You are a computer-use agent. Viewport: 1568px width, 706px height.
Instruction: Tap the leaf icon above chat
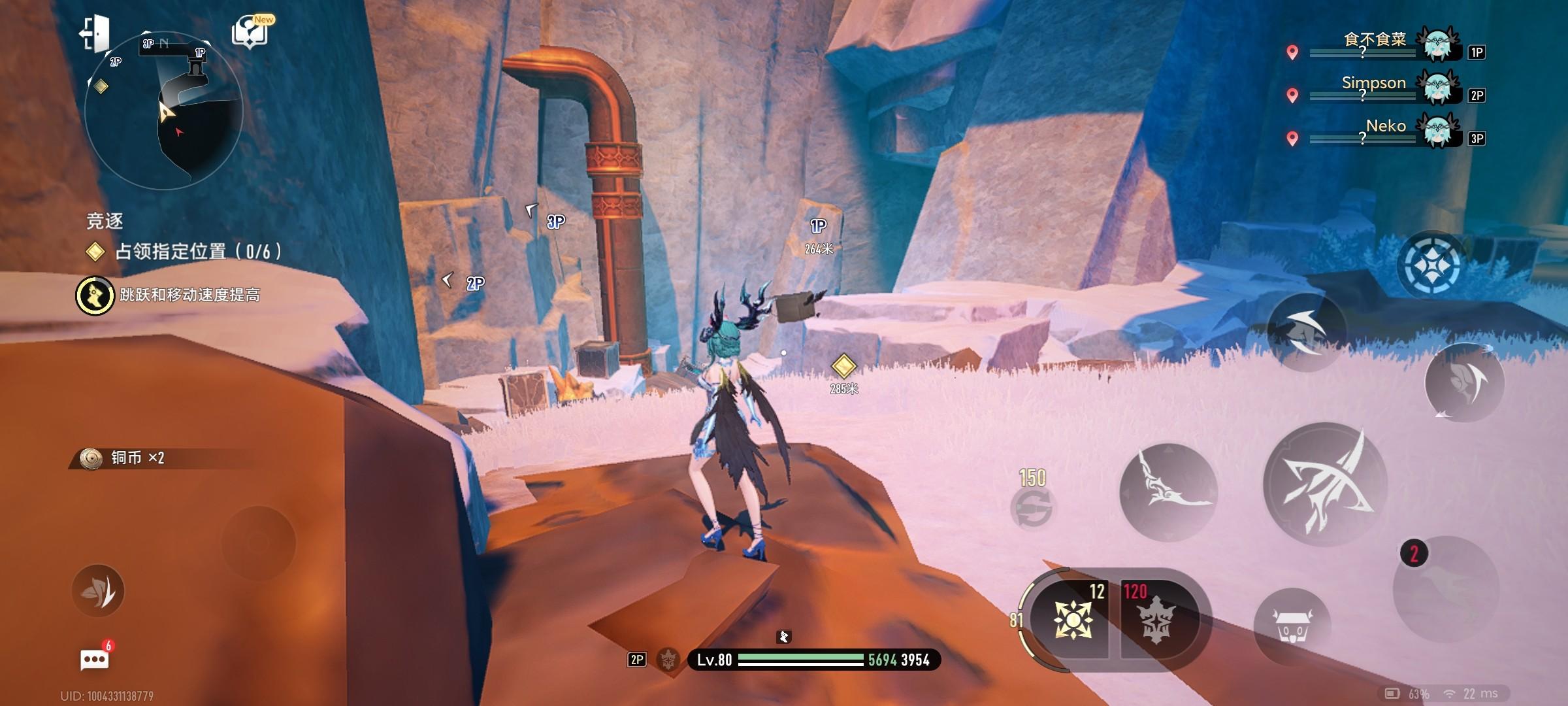98,591
